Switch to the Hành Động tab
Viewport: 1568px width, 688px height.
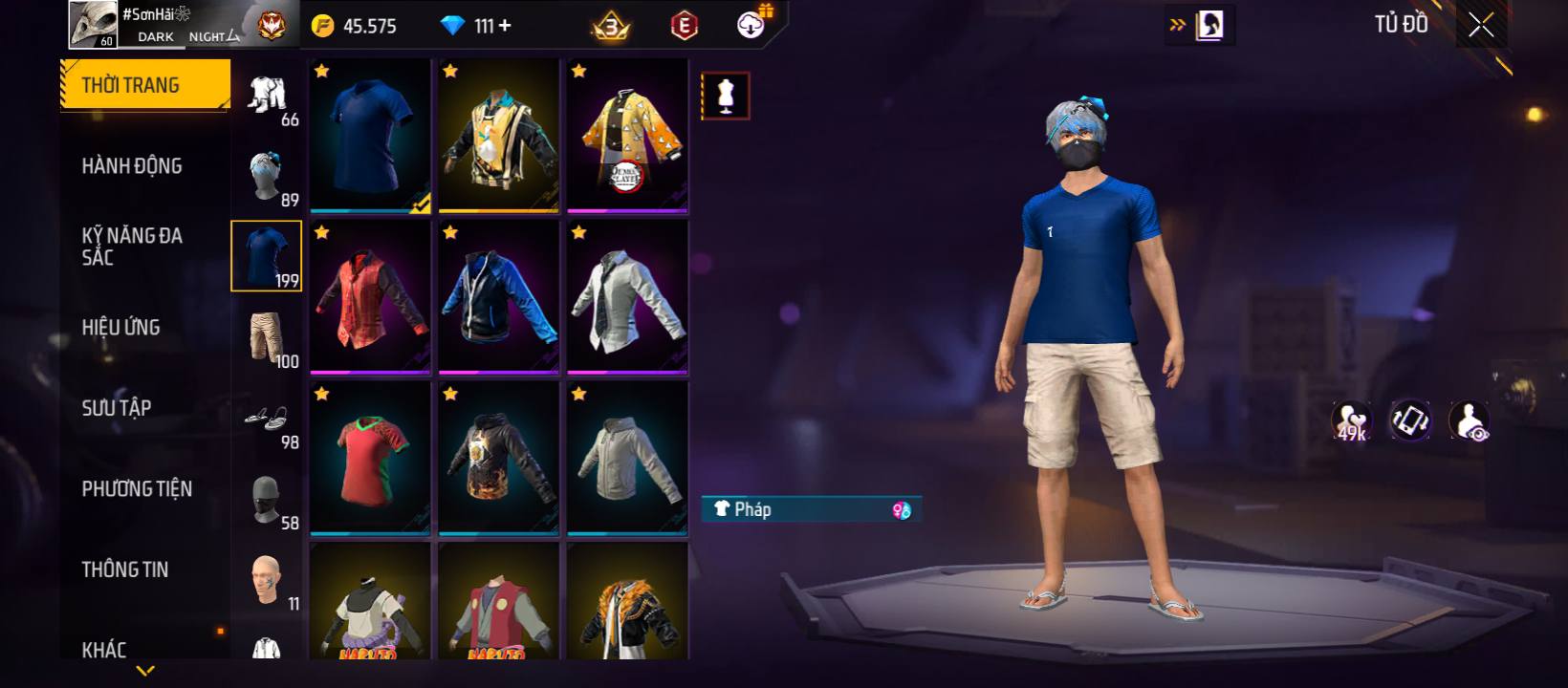click(x=132, y=166)
